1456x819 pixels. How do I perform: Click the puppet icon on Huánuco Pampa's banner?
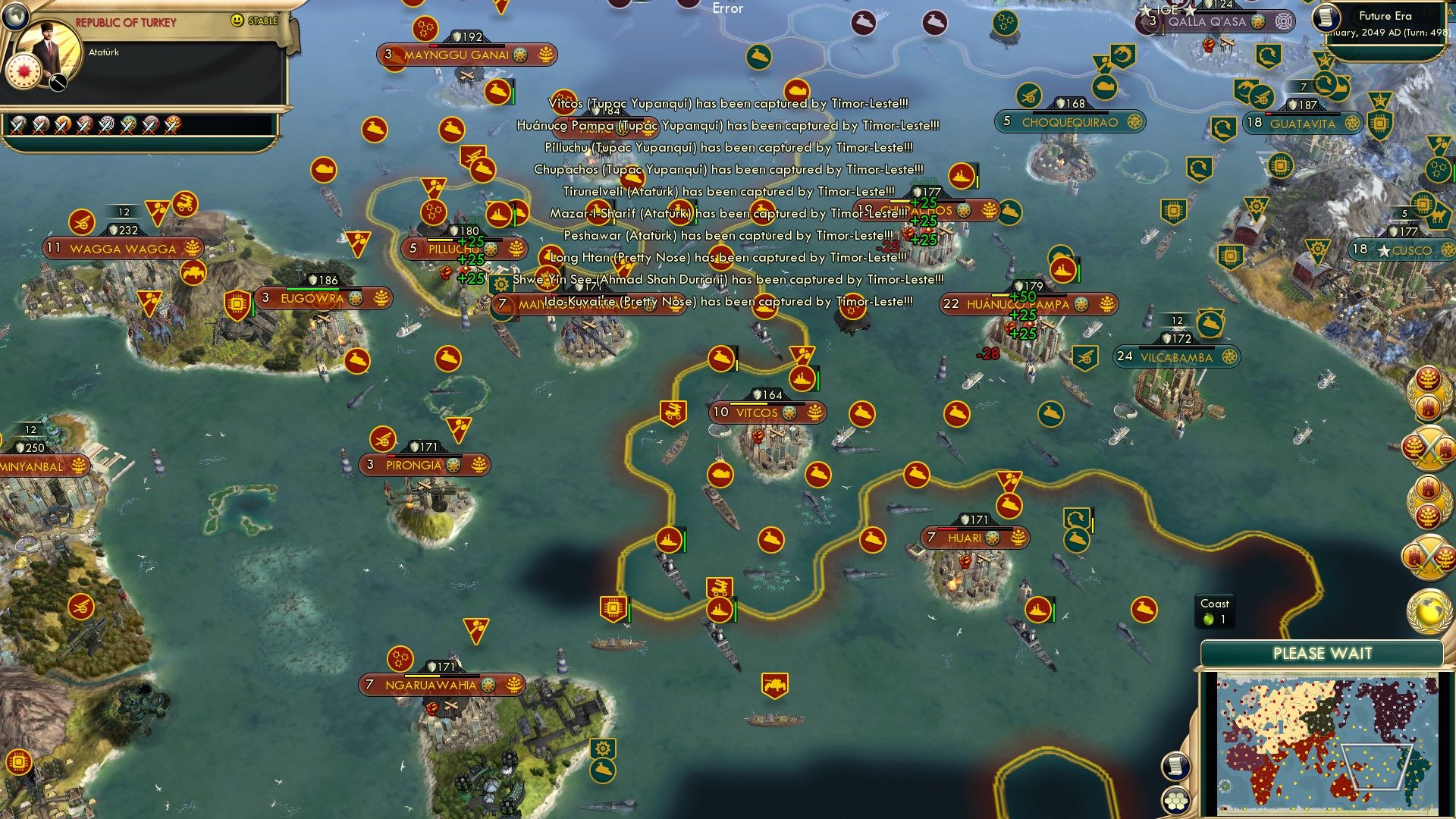(1081, 304)
